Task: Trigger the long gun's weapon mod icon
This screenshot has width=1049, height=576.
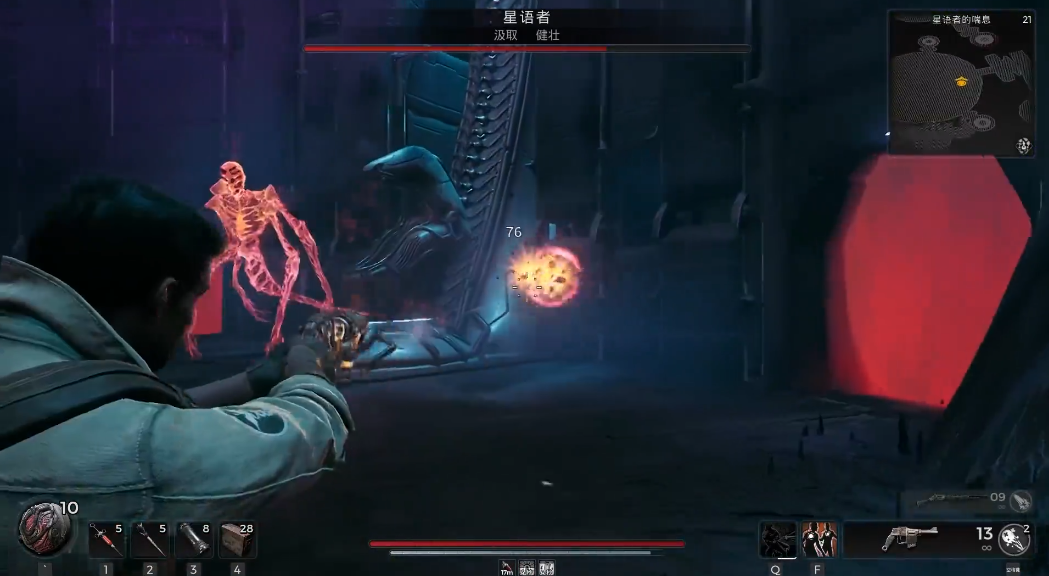Action: pyautogui.click(x=1019, y=500)
